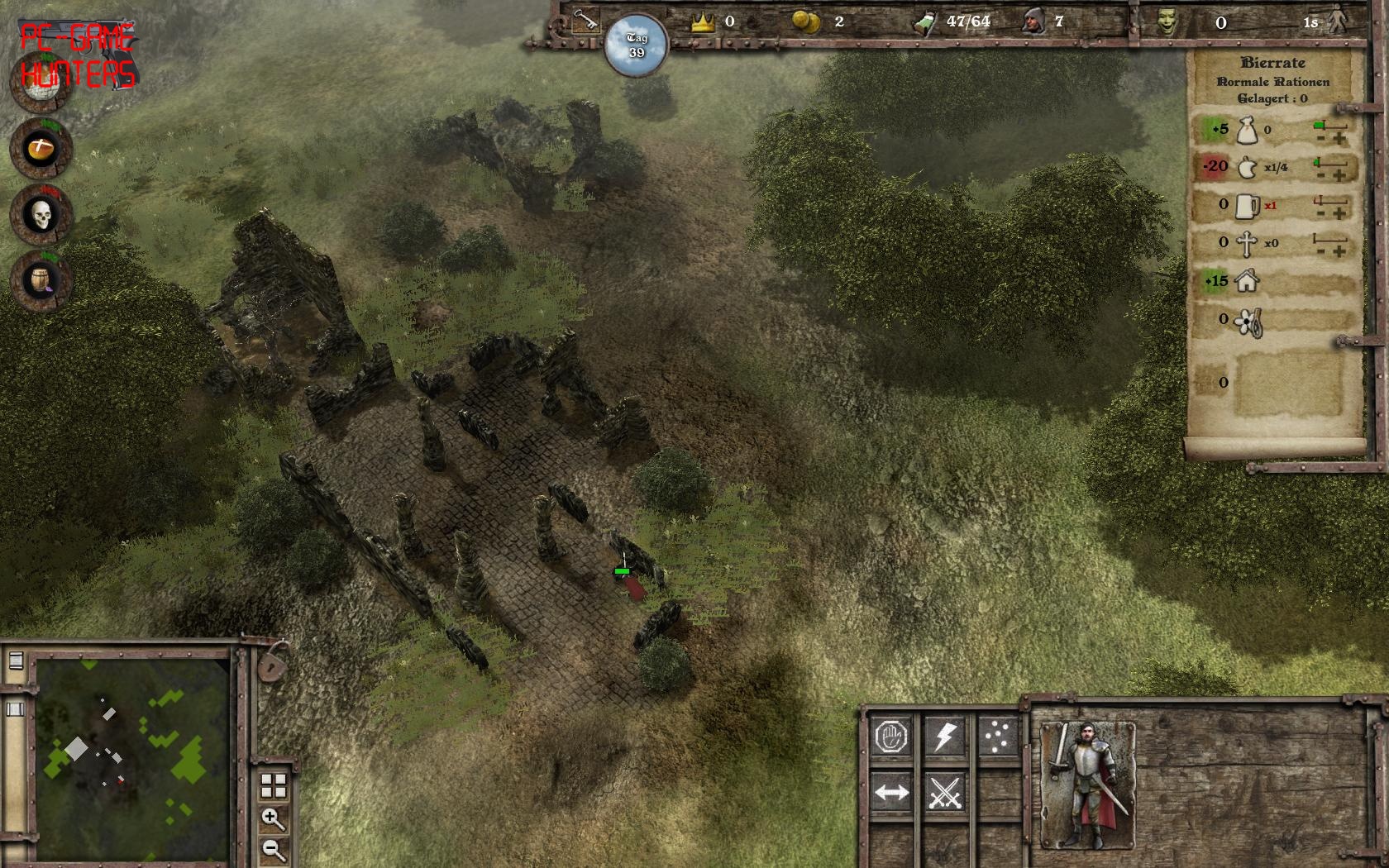Click the key icon in the top bar
The width and height of the screenshot is (1389, 868).
pos(585,21)
